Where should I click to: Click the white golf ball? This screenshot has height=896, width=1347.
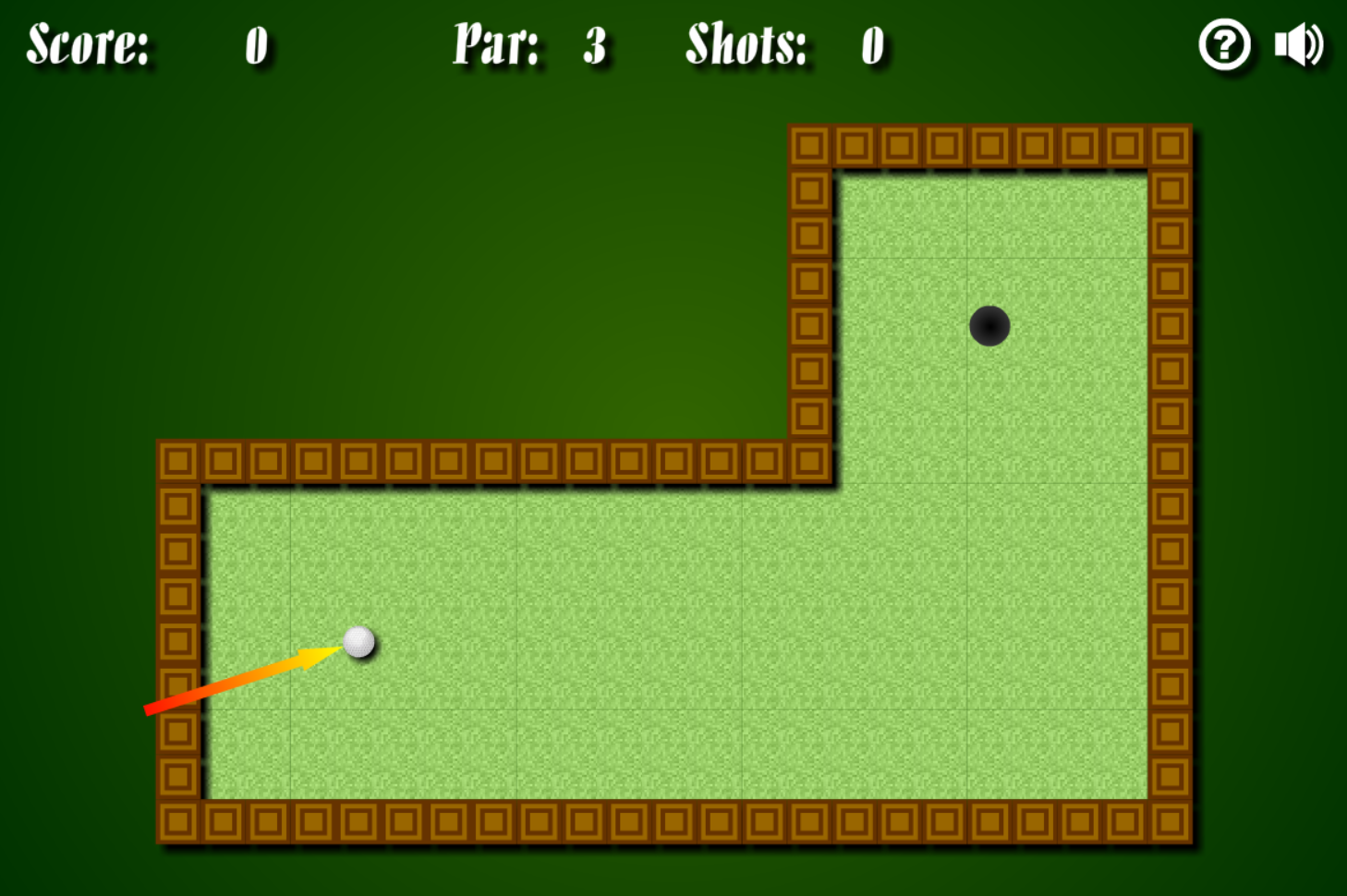click(x=360, y=643)
